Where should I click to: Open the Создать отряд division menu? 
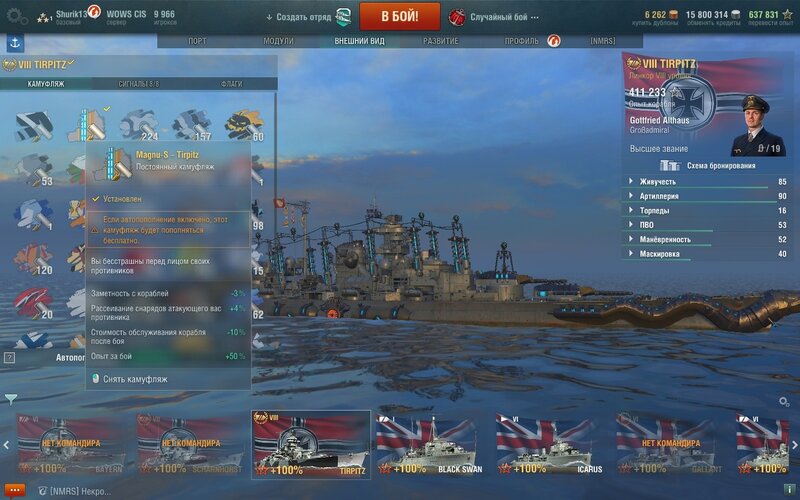coord(298,17)
